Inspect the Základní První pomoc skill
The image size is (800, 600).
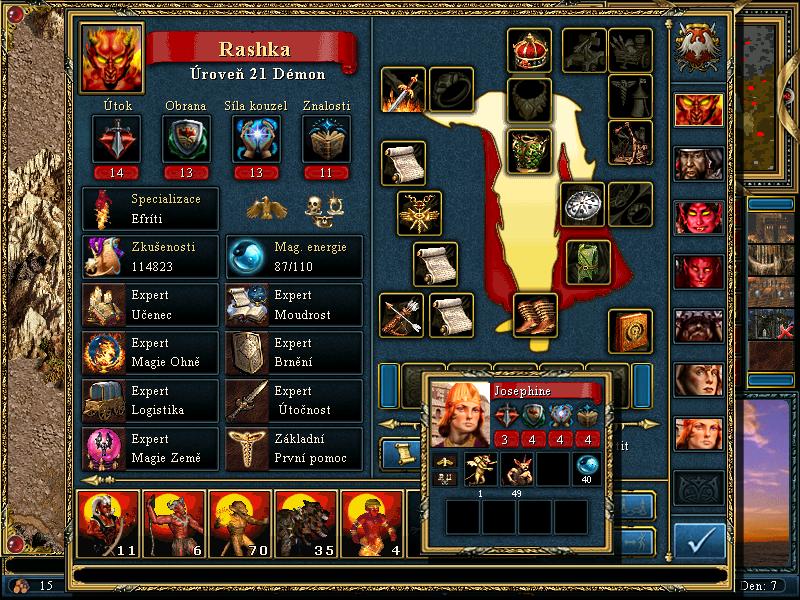294,448
